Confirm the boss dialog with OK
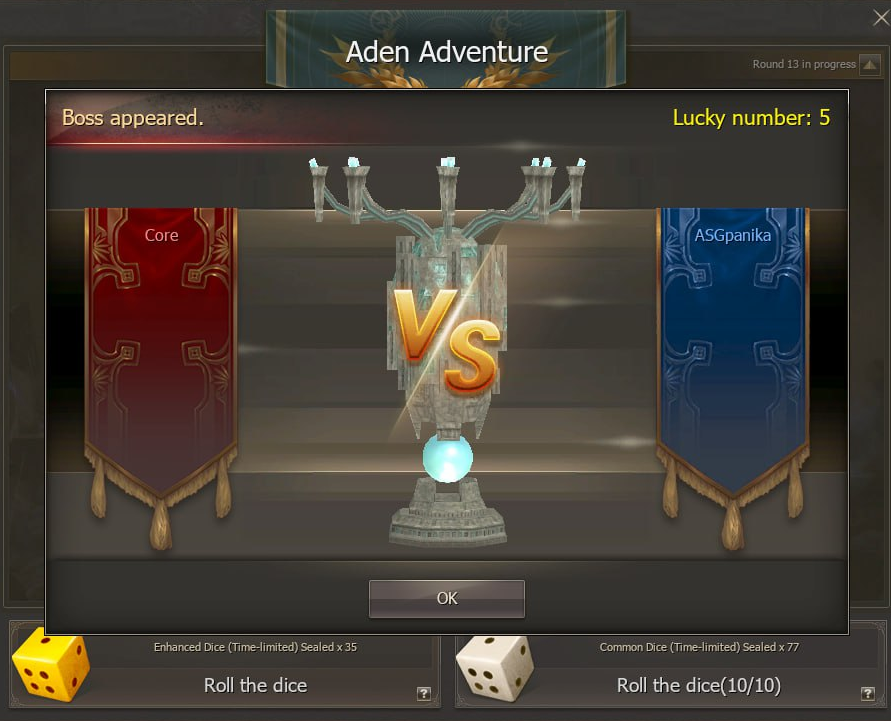 [446, 598]
